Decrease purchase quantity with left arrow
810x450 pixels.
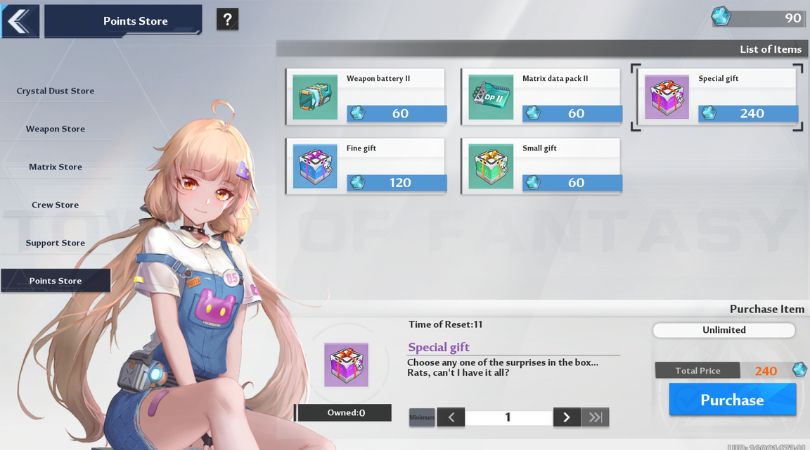click(451, 417)
